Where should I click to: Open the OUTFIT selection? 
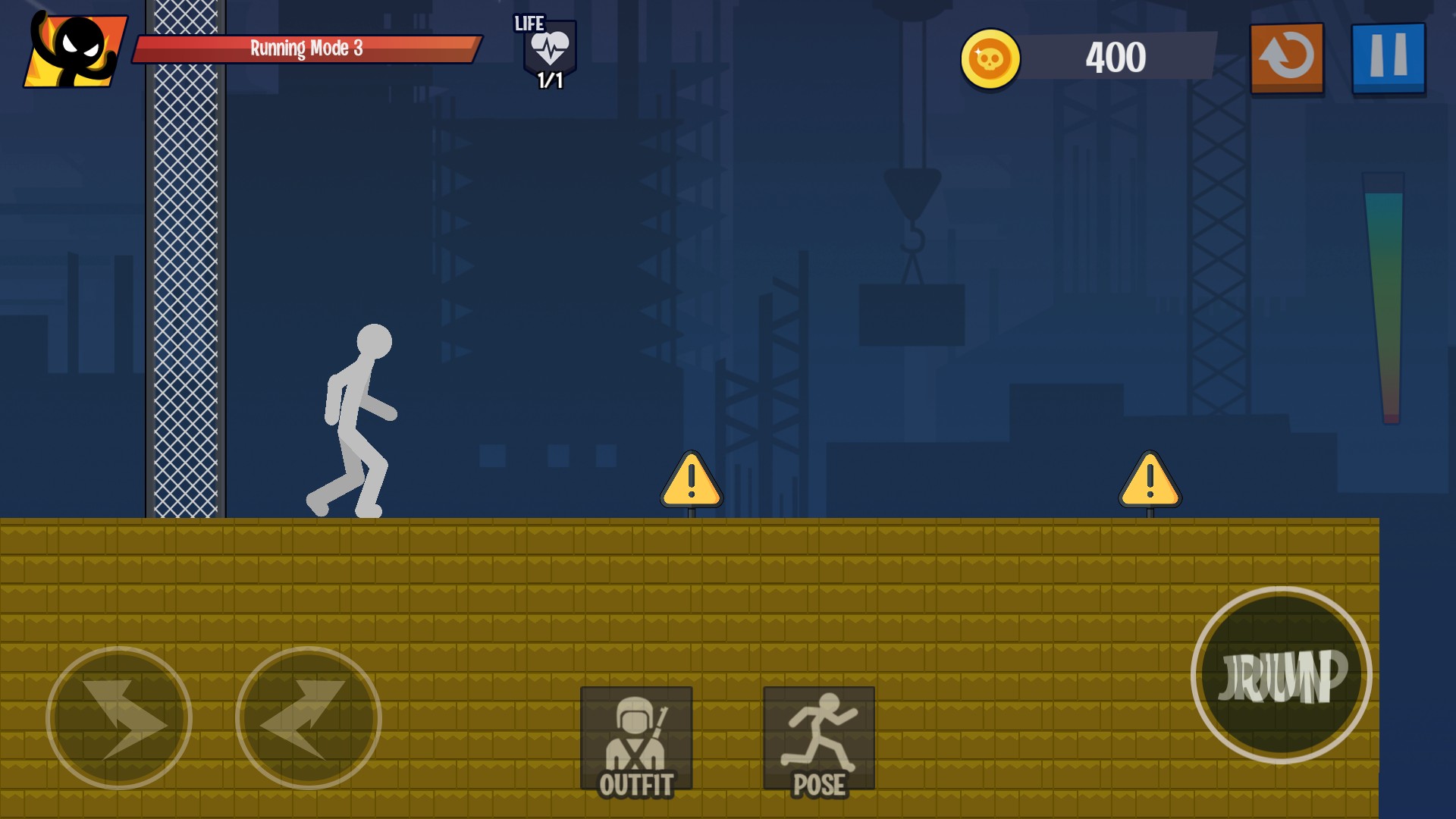[x=635, y=741]
